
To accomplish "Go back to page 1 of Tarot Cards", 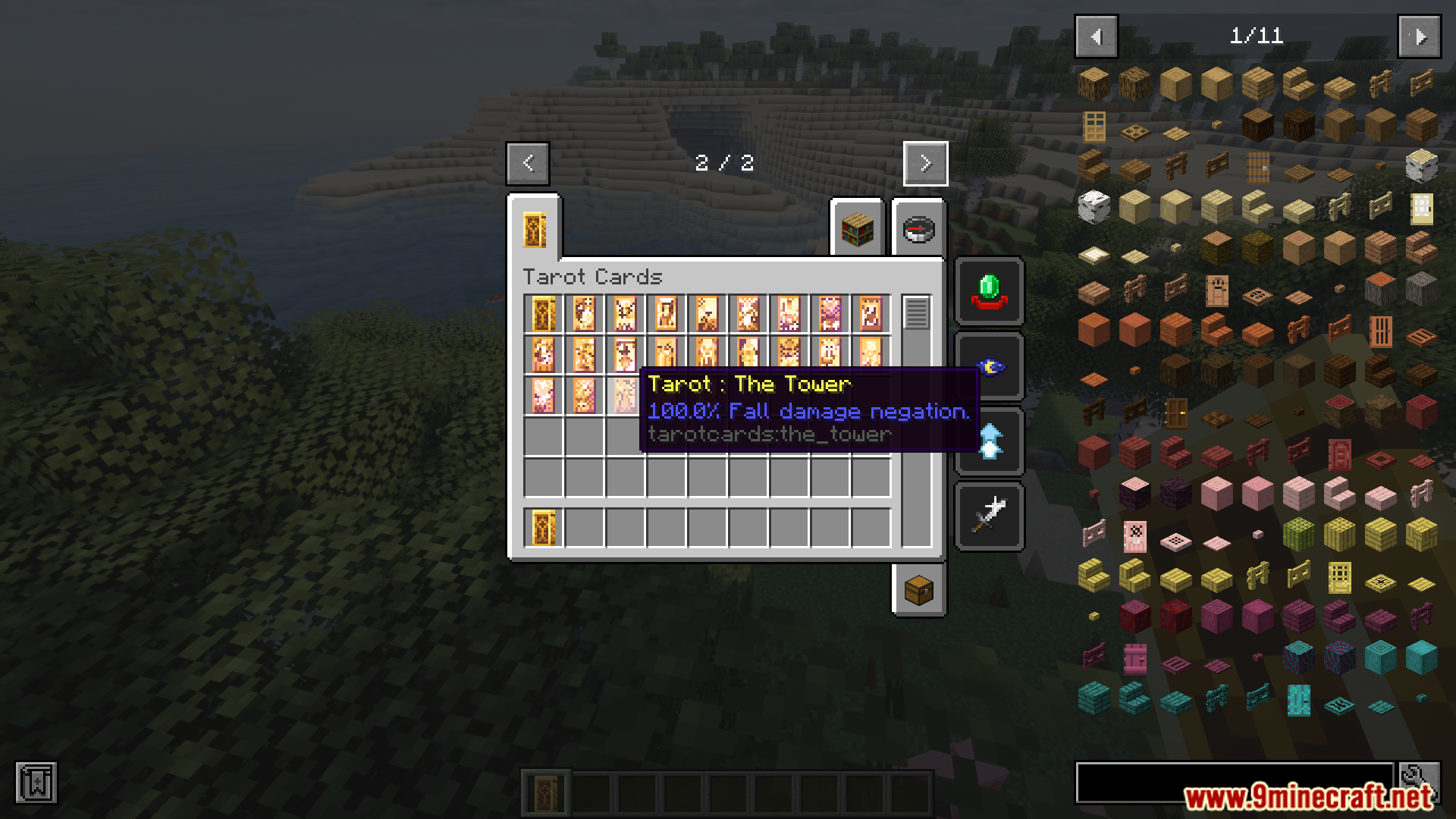I will pyautogui.click(x=527, y=163).
